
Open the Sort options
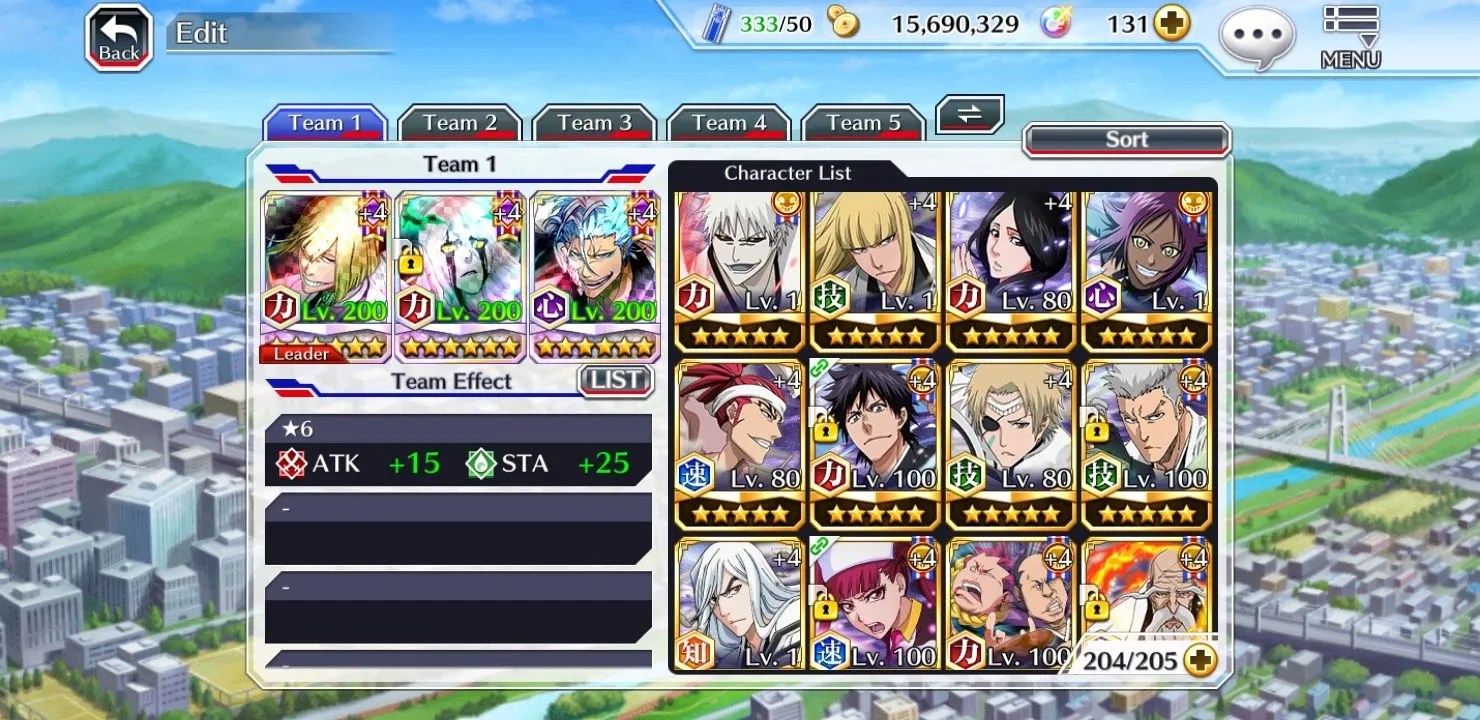coord(1126,140)
